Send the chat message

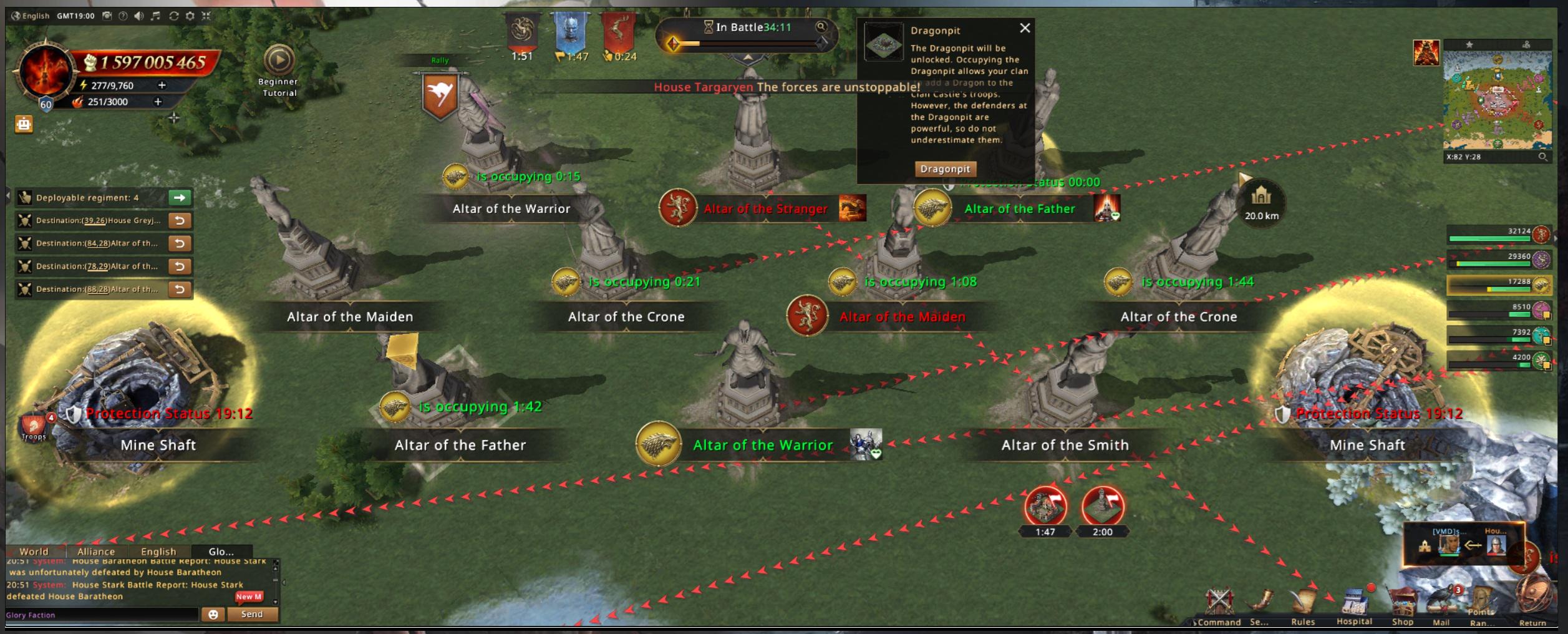(252, 615)
